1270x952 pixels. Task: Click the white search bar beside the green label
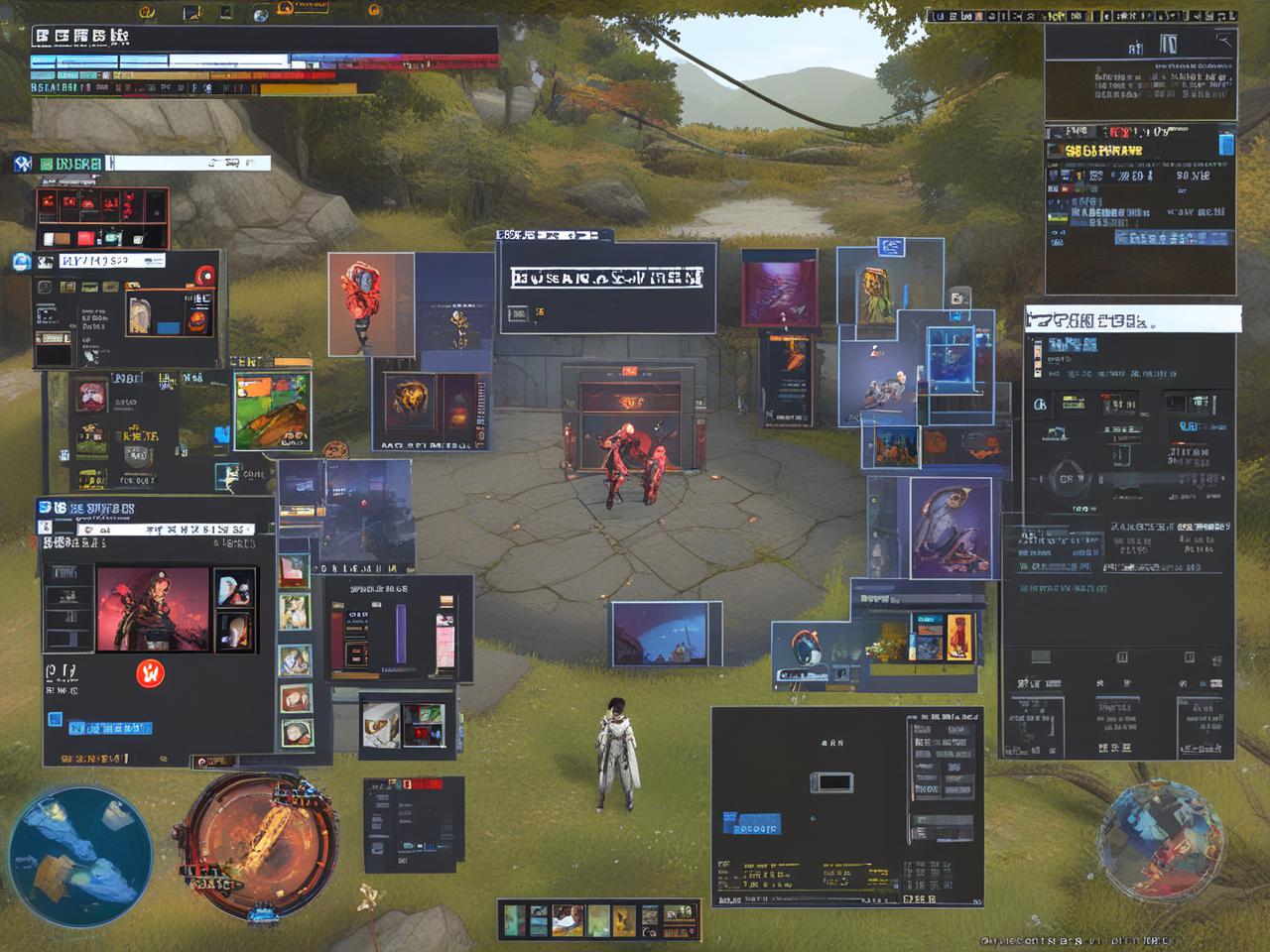pos(187,163)
